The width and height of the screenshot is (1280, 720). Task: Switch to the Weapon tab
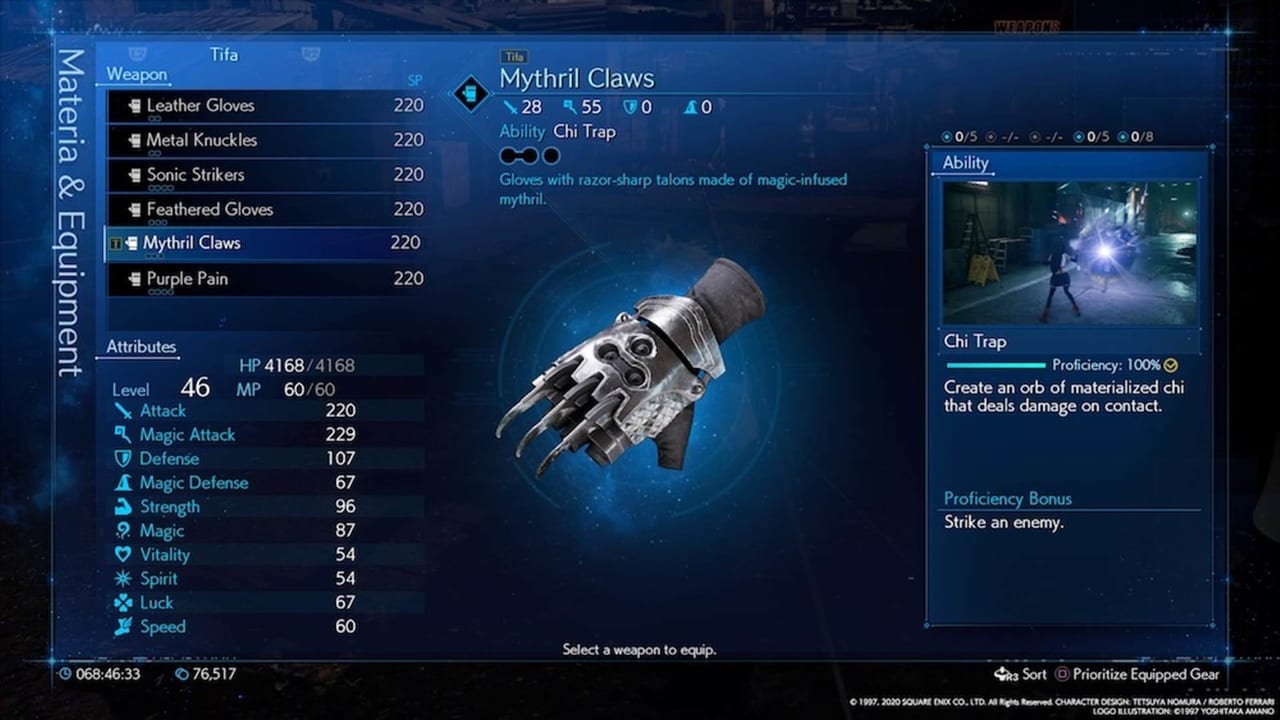[137, 74]
